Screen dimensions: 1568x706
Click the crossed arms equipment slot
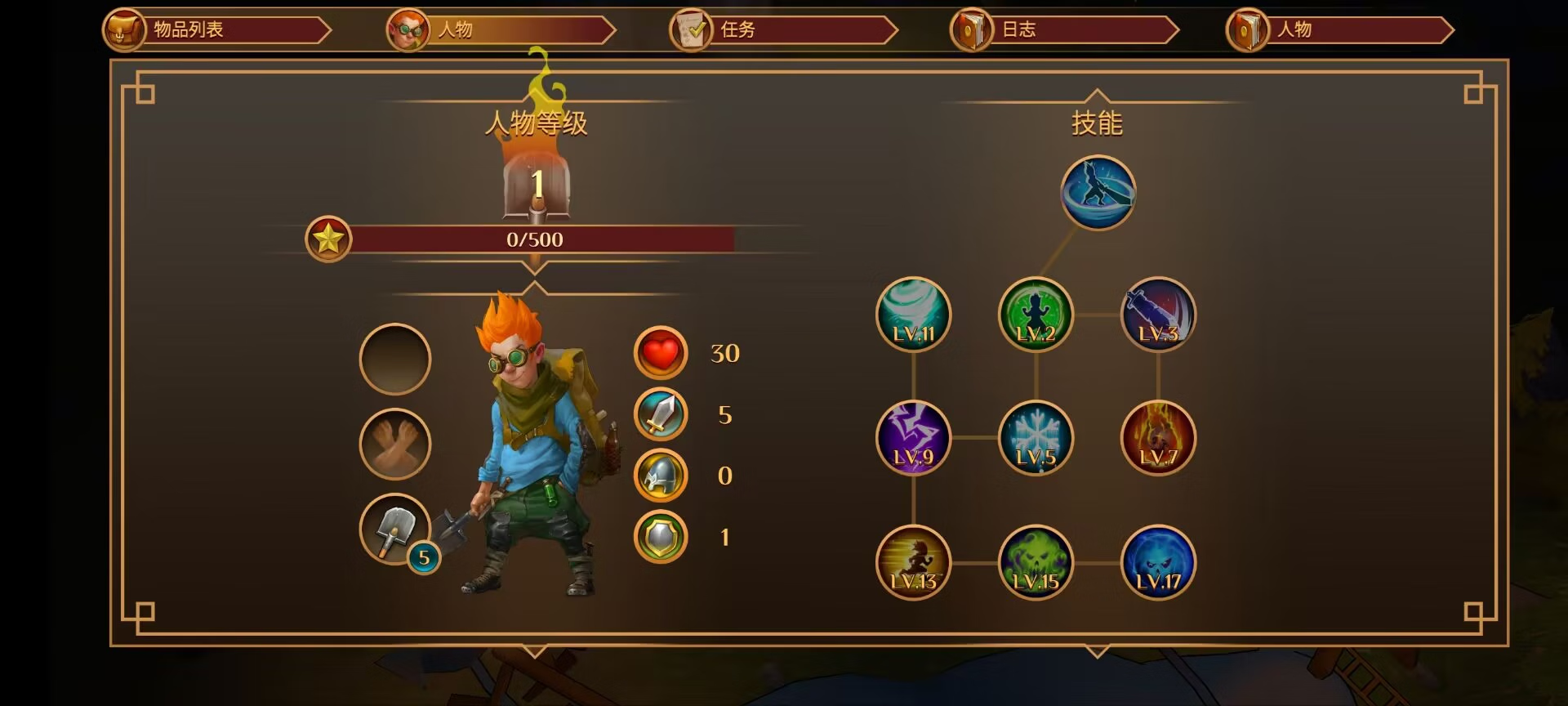(x=394, y=444)
